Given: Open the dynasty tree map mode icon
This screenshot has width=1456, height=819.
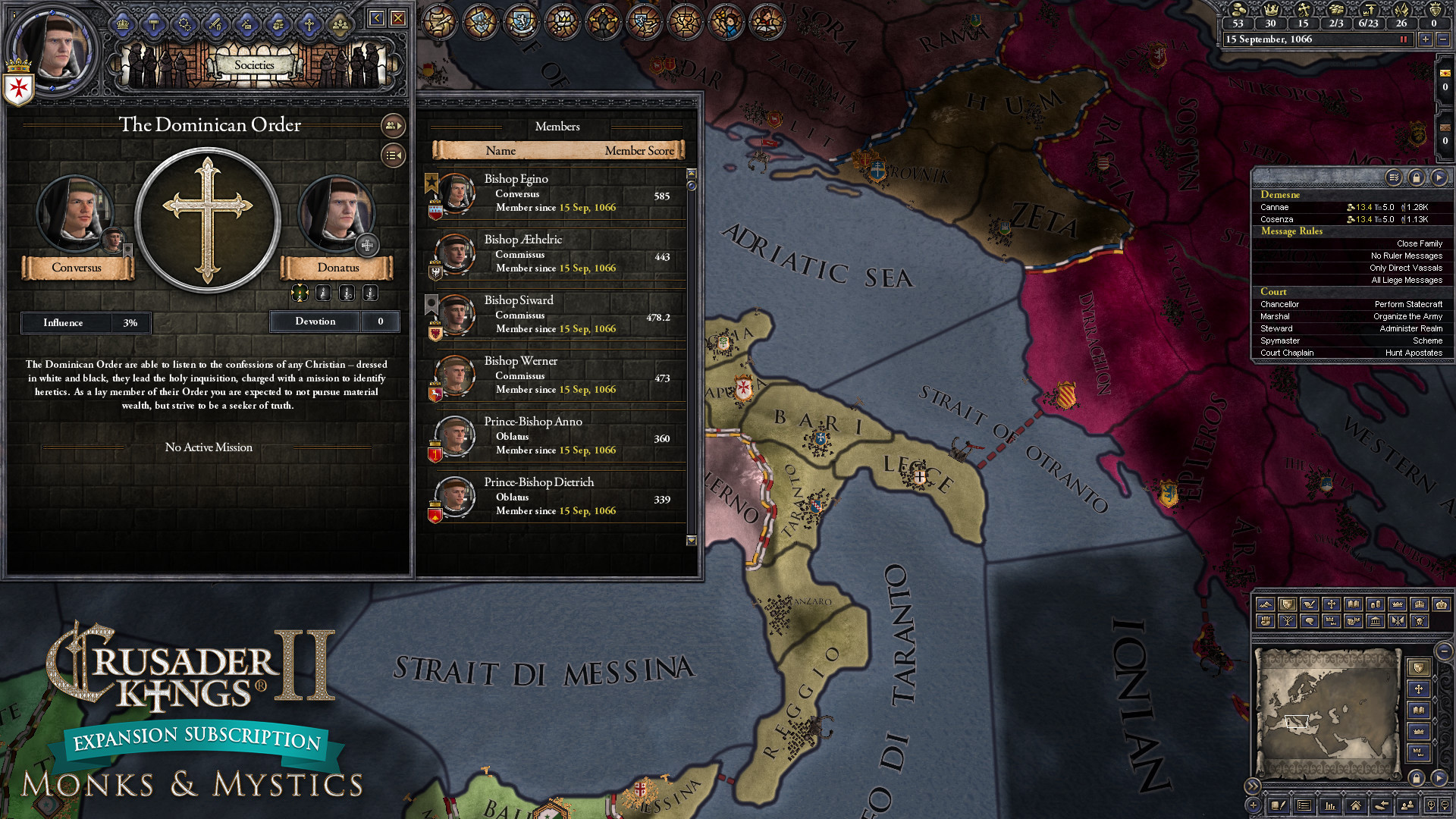Looking at the screenshot, I should tap(1288, 619).
